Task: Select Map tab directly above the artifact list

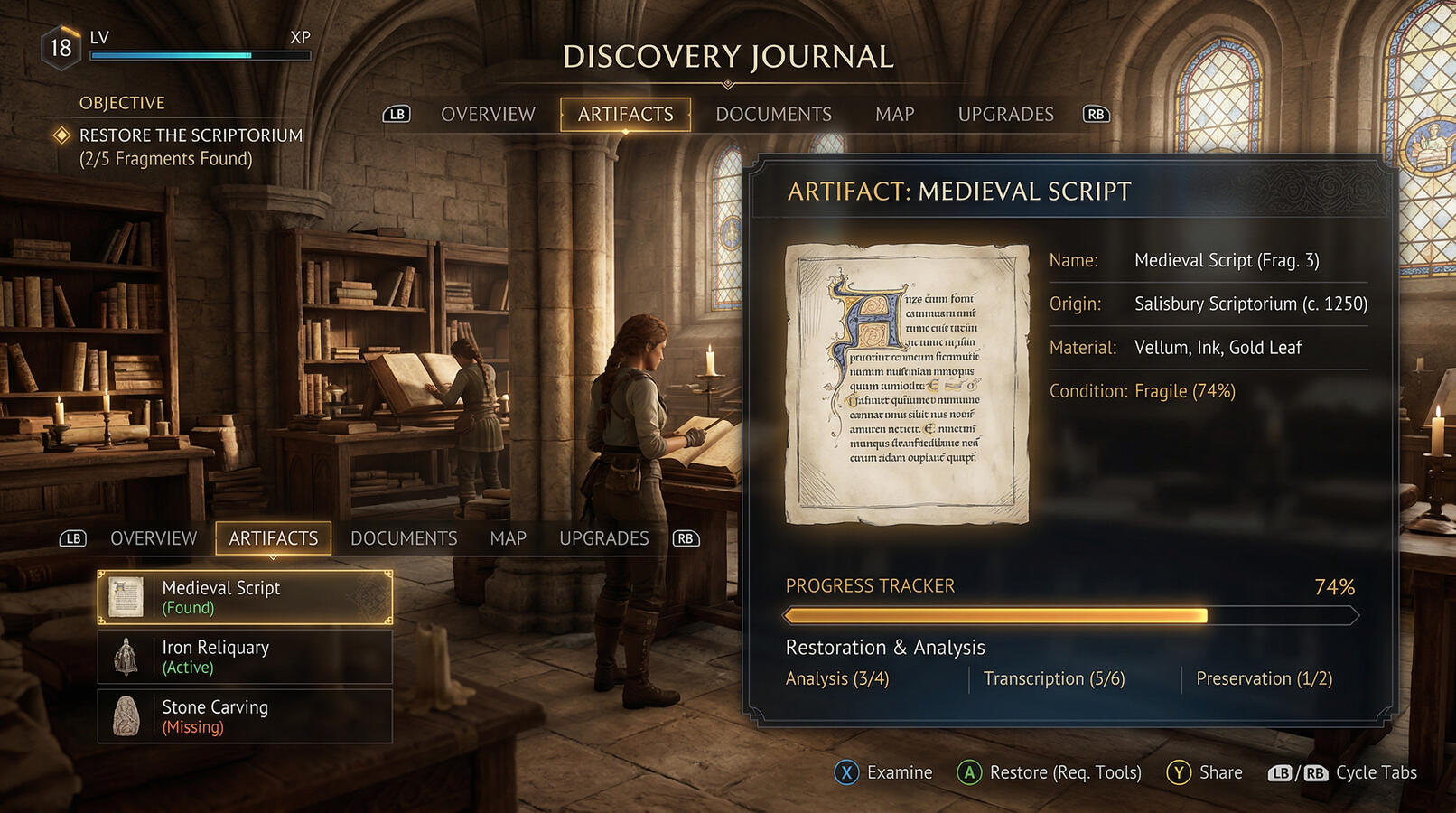Action: coord(508,538)
